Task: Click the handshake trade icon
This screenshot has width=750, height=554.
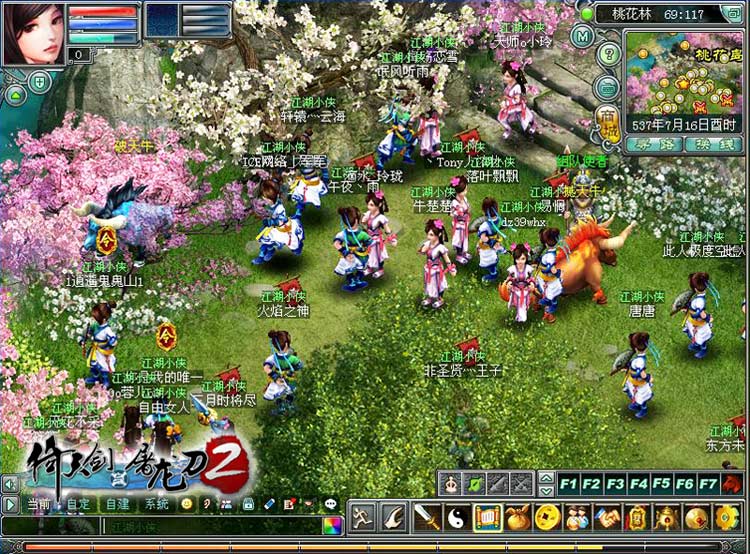Action: 607,517
